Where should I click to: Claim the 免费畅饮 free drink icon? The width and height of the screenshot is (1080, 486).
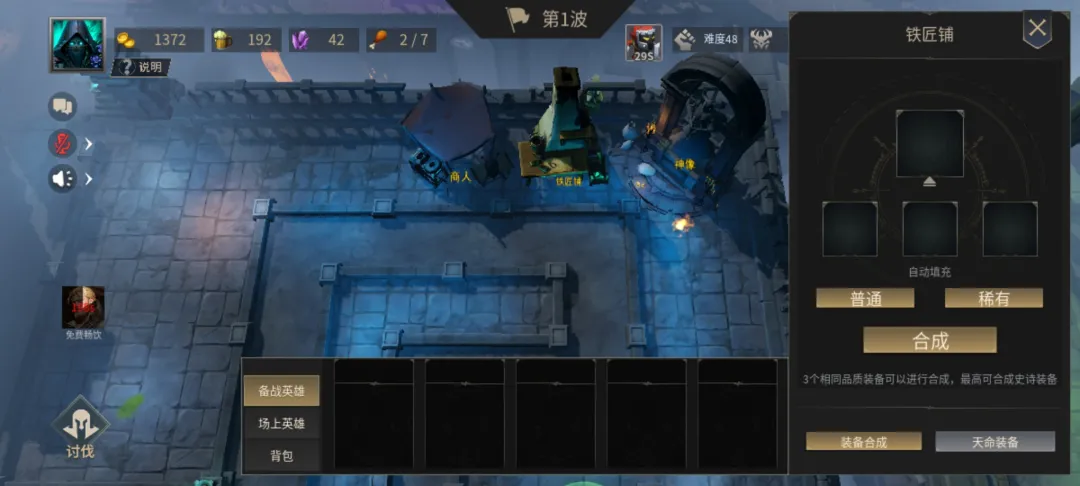(83, 309)
